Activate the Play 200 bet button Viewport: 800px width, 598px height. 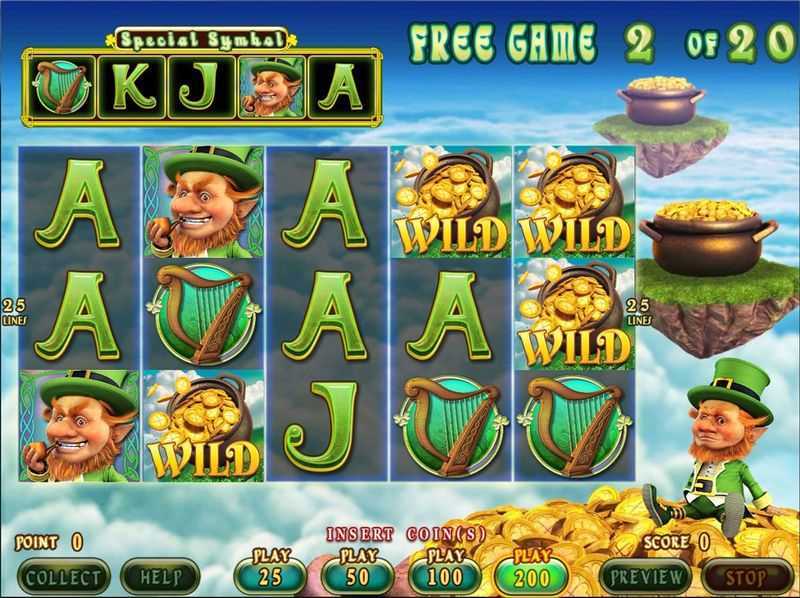[531, 576]
